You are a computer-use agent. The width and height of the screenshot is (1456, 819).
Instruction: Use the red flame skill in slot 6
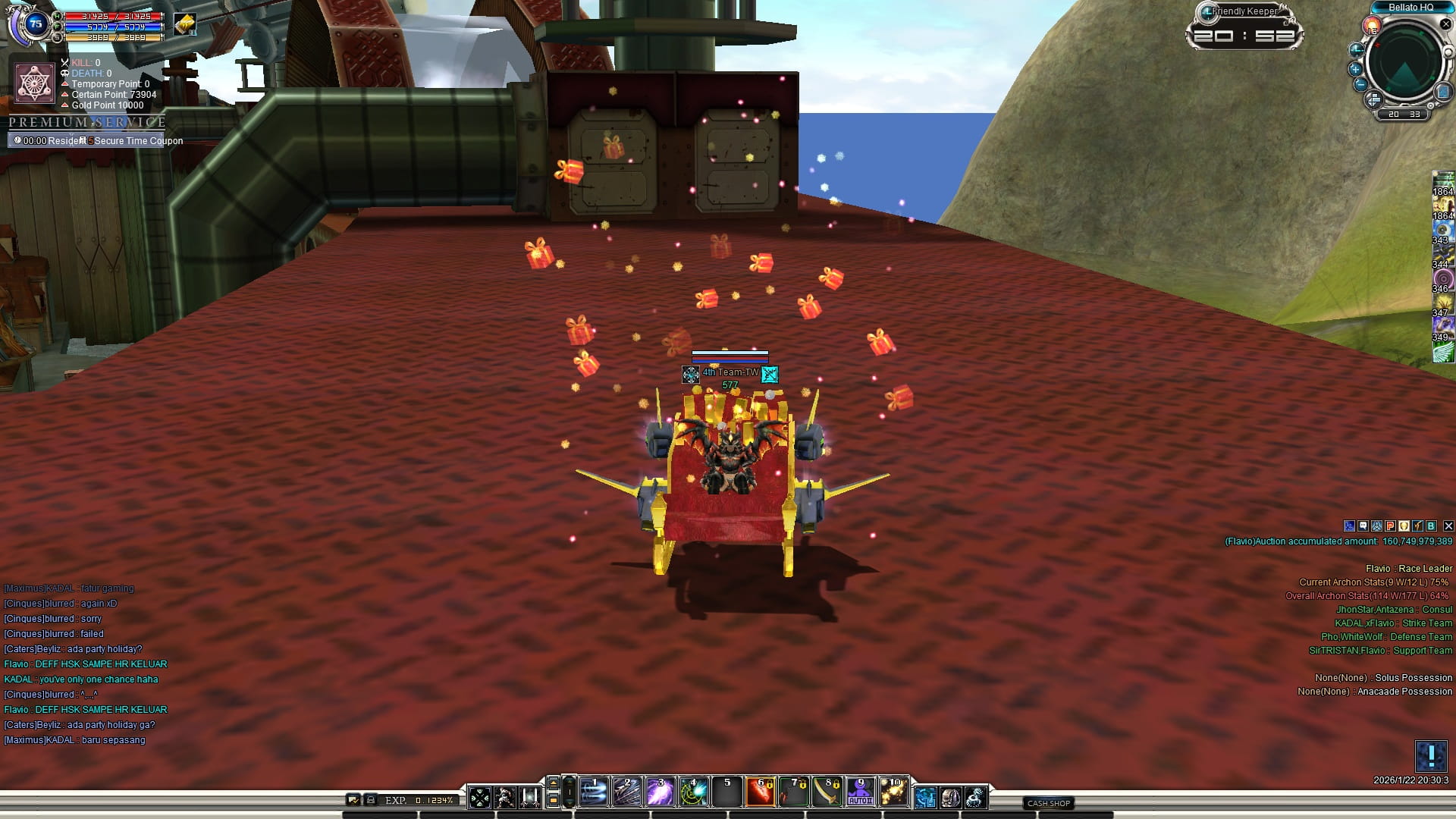pos(760,792)
